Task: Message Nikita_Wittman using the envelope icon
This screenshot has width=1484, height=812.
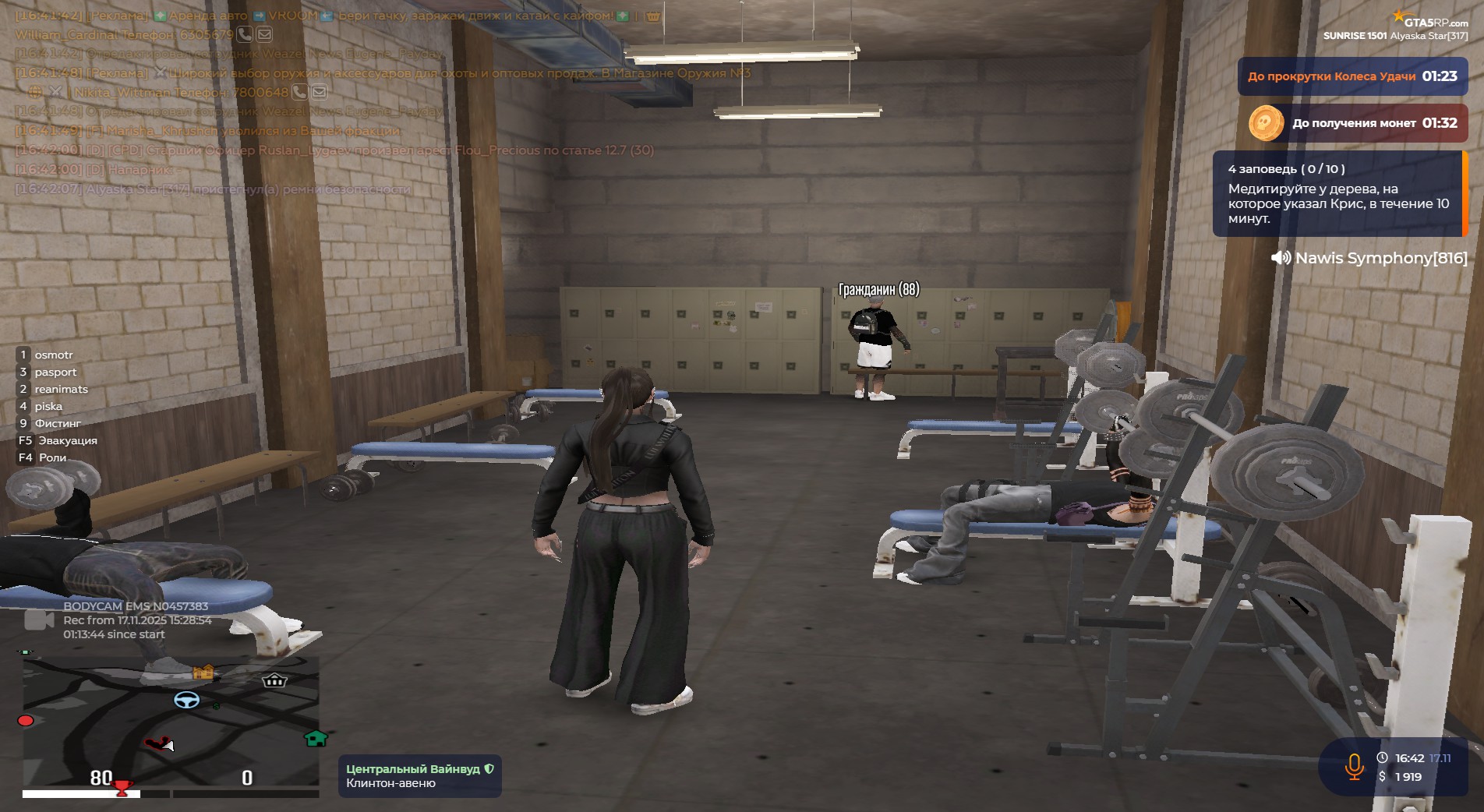Action: coord(320,93)
